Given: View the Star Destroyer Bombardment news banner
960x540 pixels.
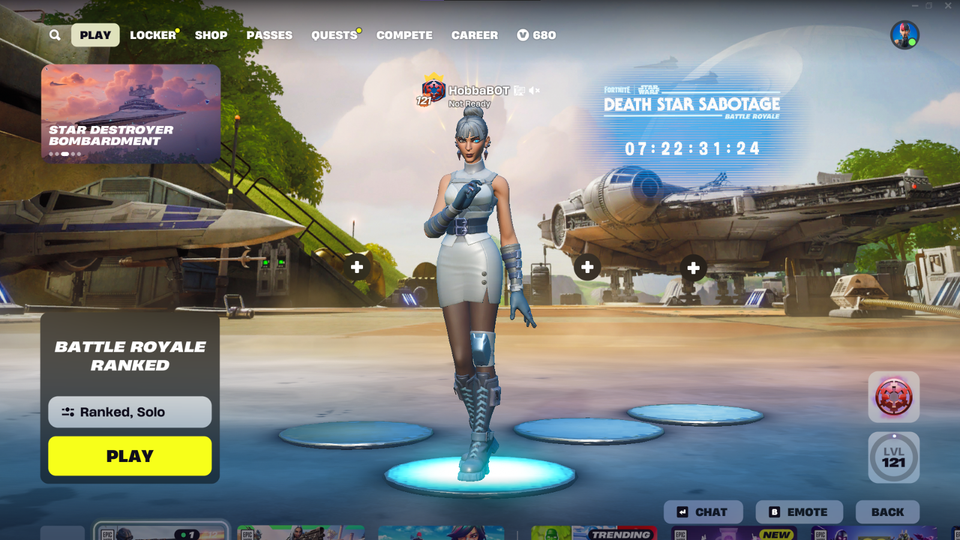Looking at the screenshot, I should click(130, 113).
